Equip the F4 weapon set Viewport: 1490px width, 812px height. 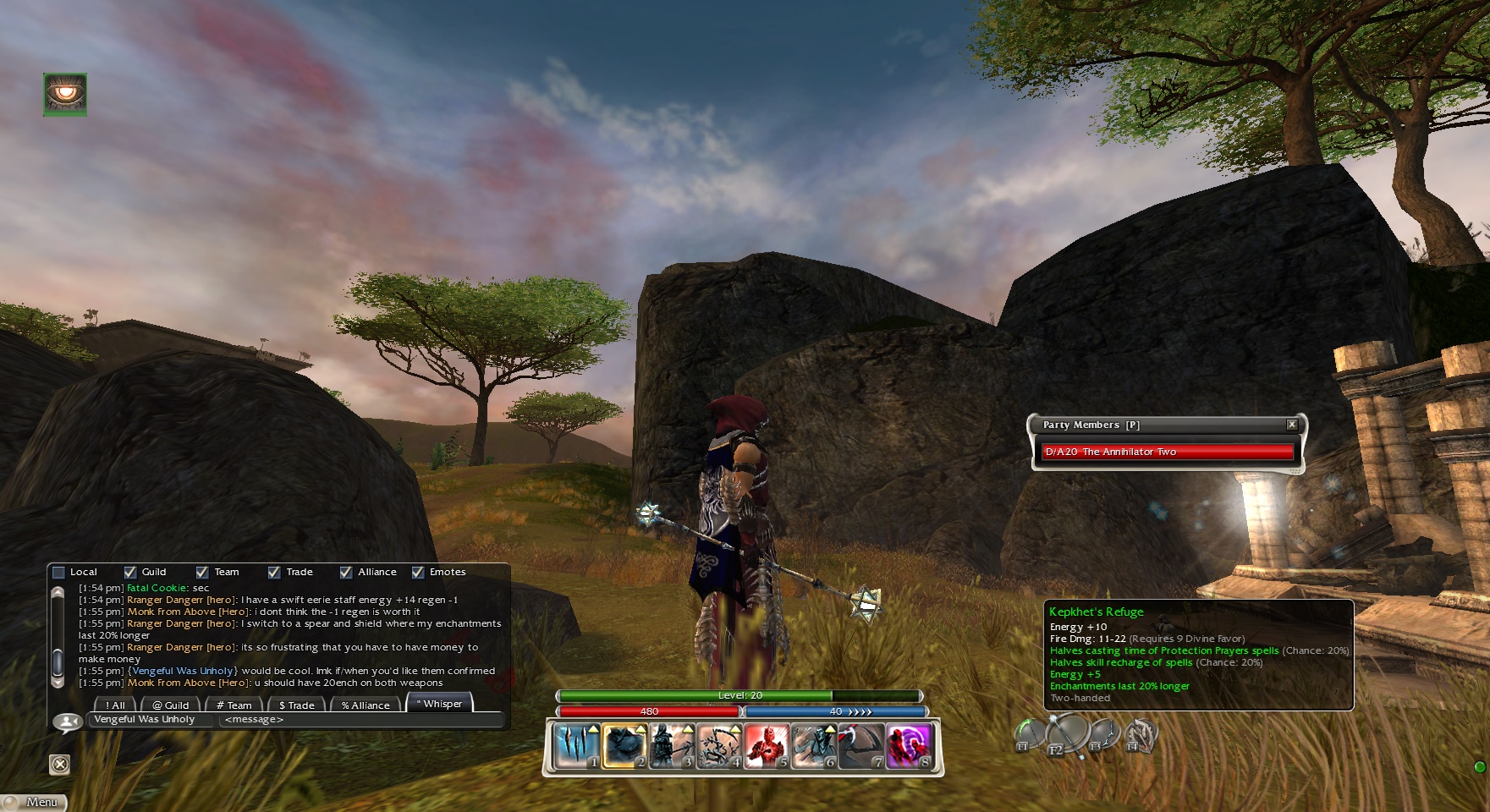[x=1139, y=736]
